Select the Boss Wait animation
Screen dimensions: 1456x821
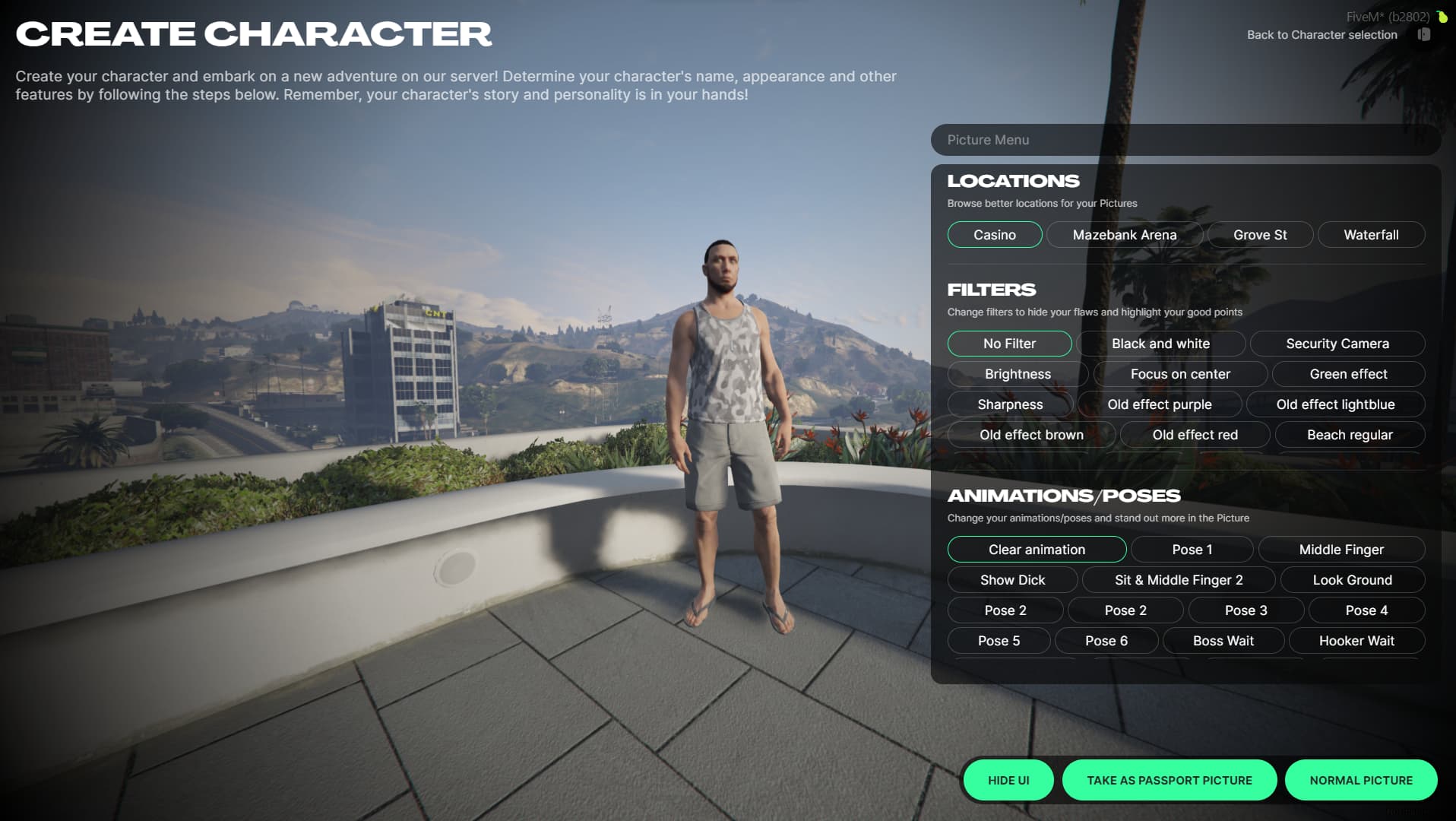click(1223, 641)
